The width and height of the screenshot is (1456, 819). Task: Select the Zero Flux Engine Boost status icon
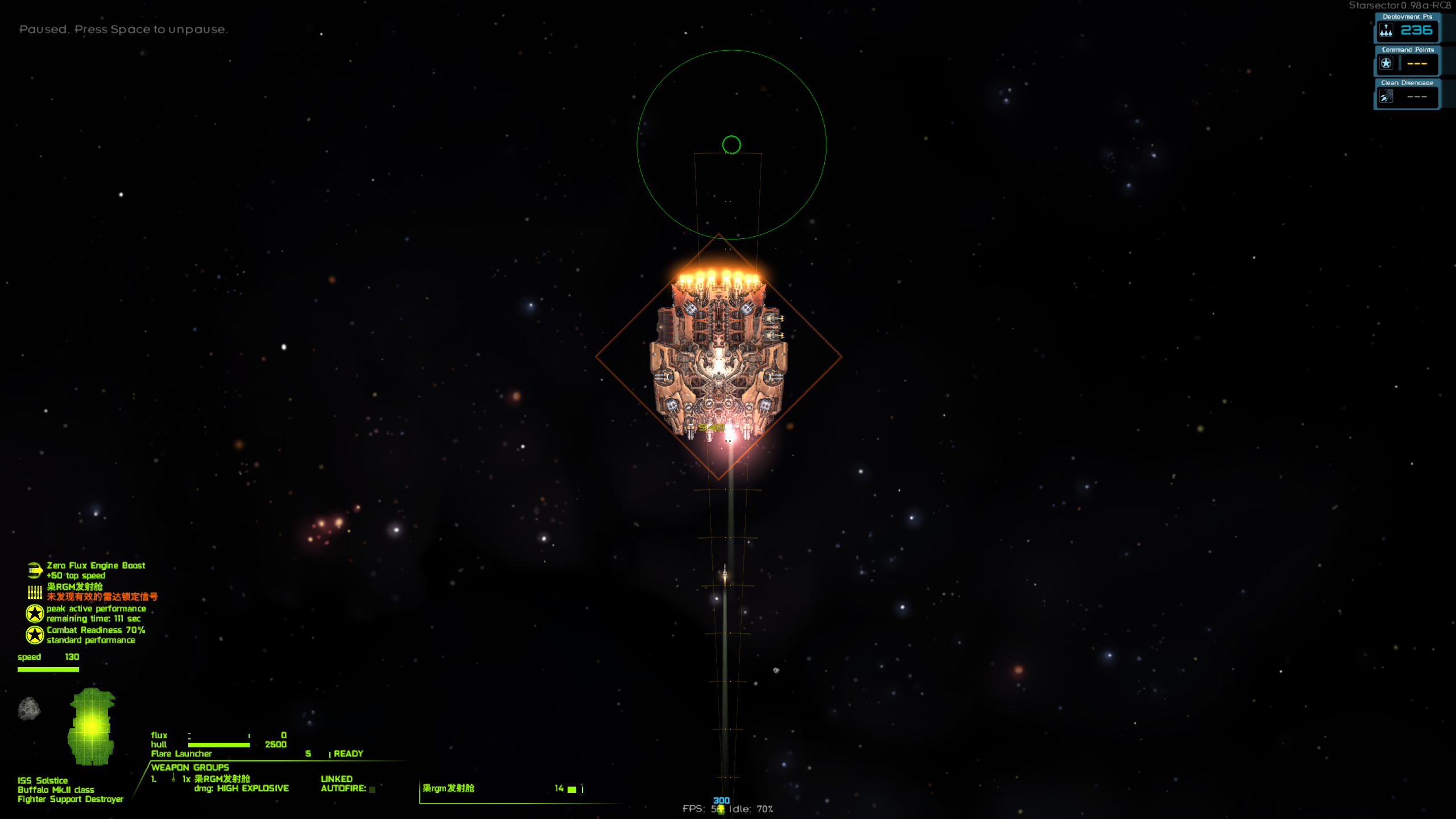tap(34, 570)
